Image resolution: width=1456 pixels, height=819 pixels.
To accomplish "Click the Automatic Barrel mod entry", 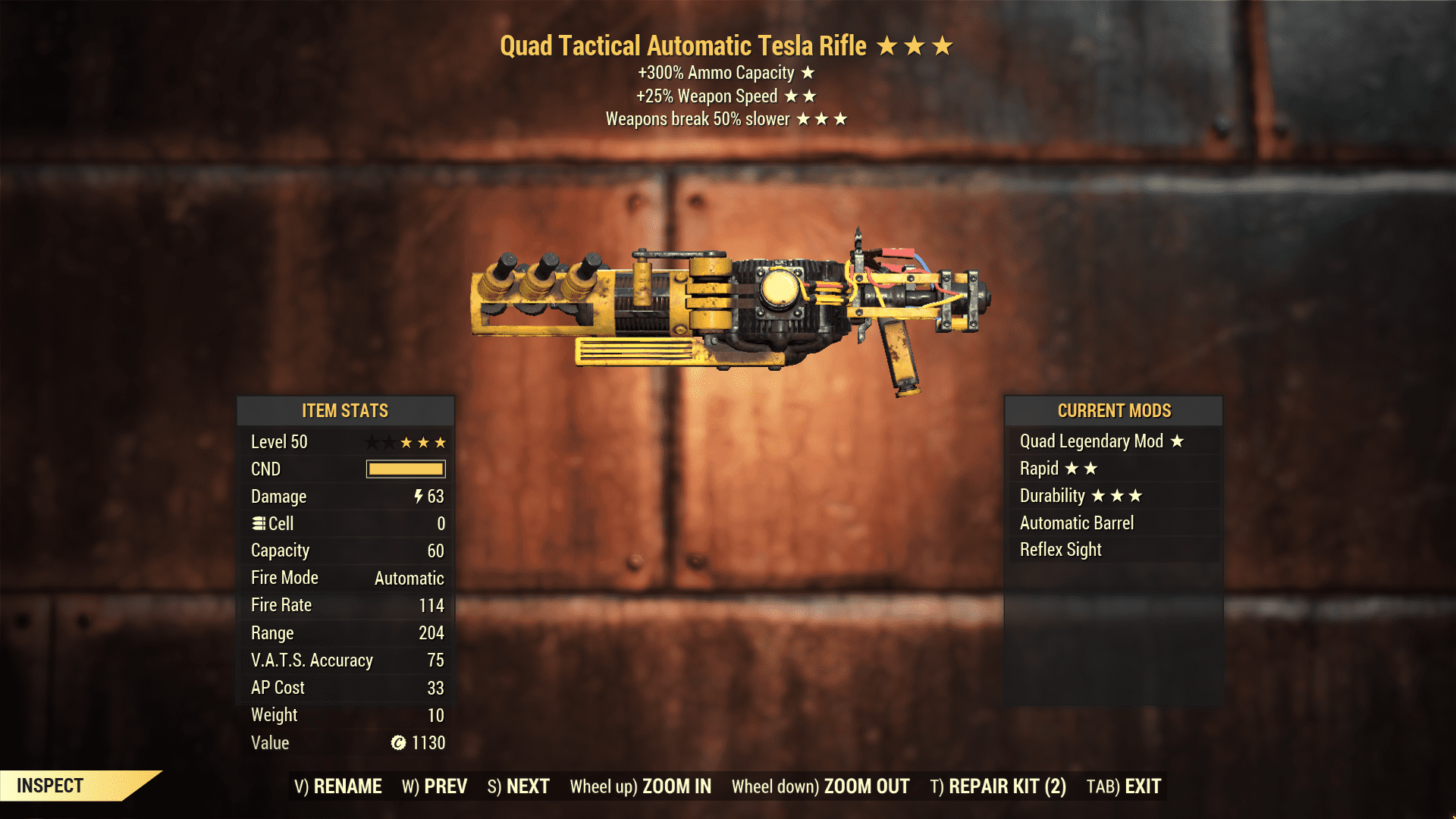I will 1077,523.
